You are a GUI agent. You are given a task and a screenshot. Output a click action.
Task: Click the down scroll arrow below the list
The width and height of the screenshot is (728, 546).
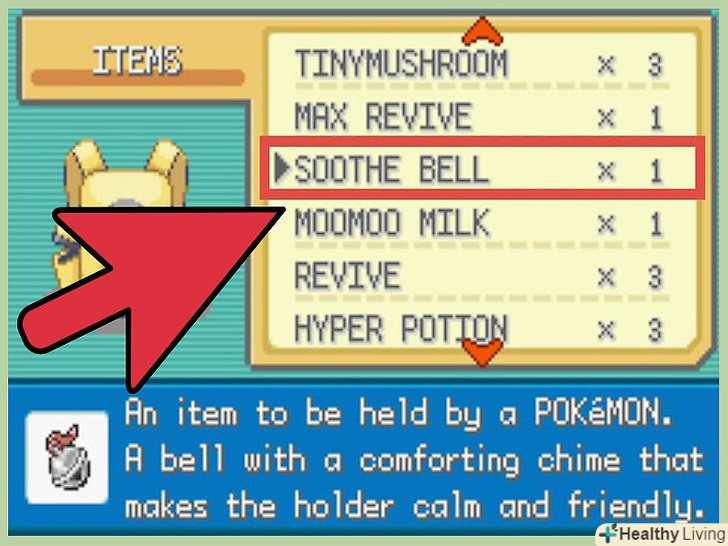[484, 352]
